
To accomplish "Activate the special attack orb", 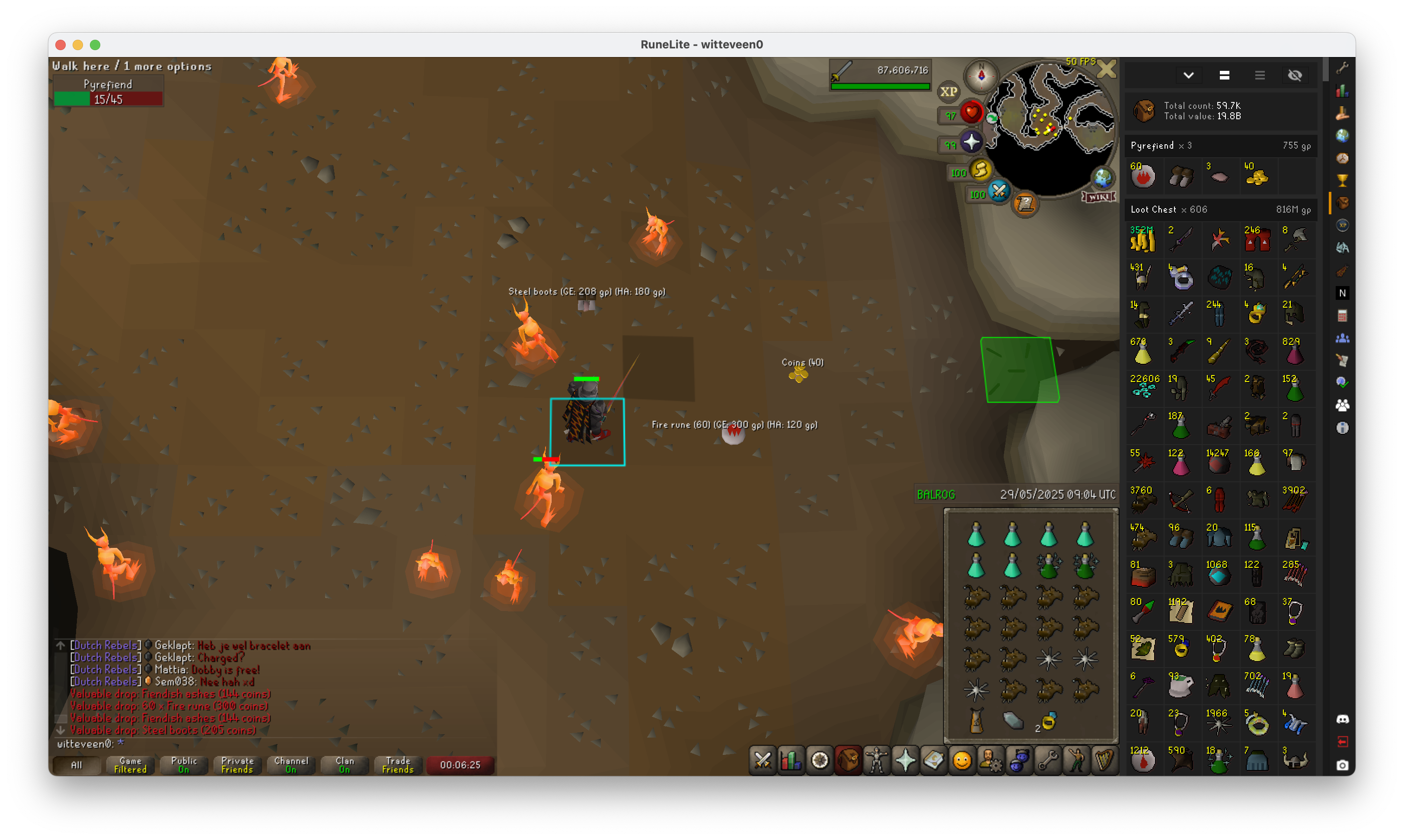I will [999, 191].
